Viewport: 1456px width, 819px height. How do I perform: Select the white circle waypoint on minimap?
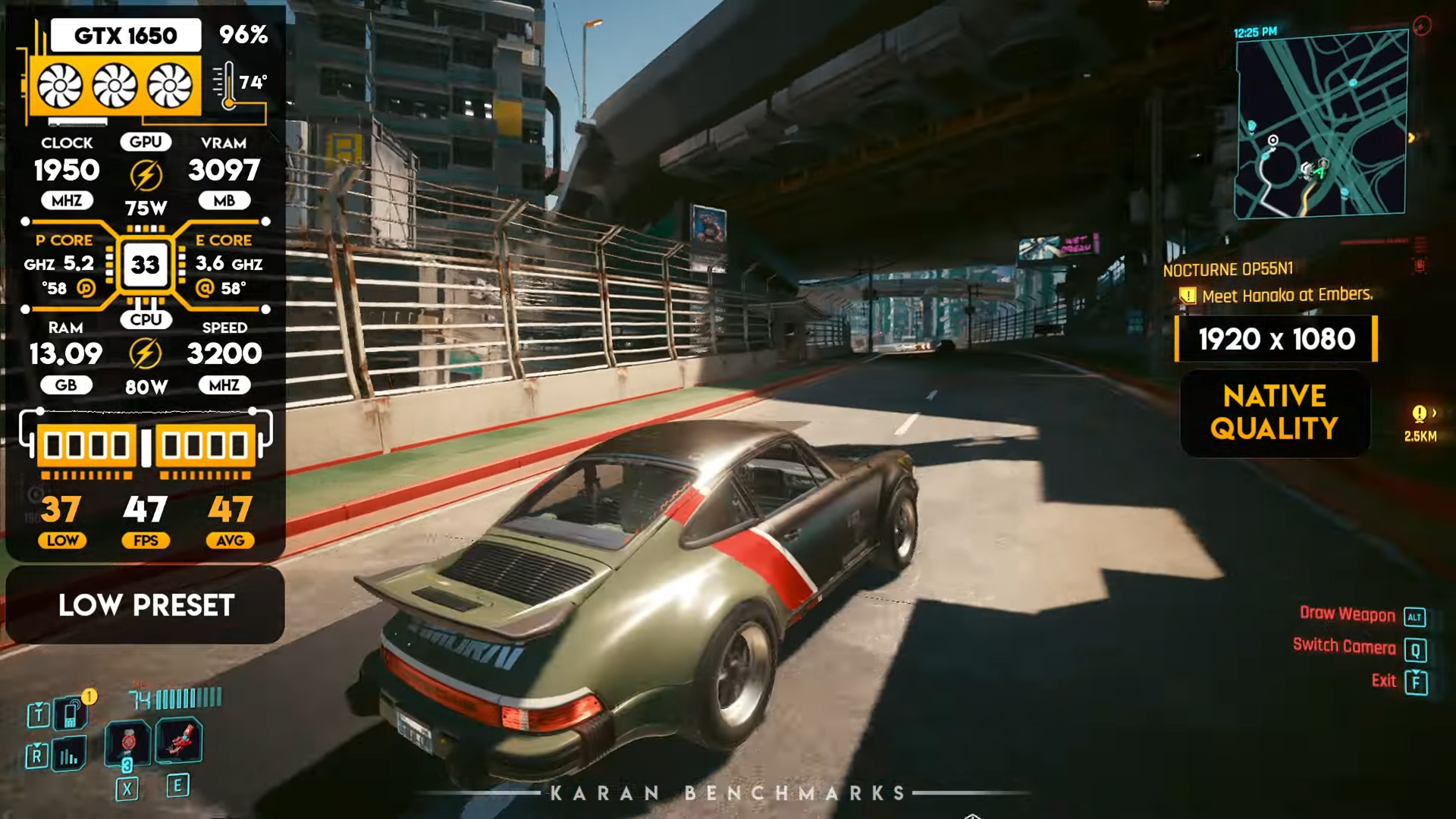(x=1273, y=140)
